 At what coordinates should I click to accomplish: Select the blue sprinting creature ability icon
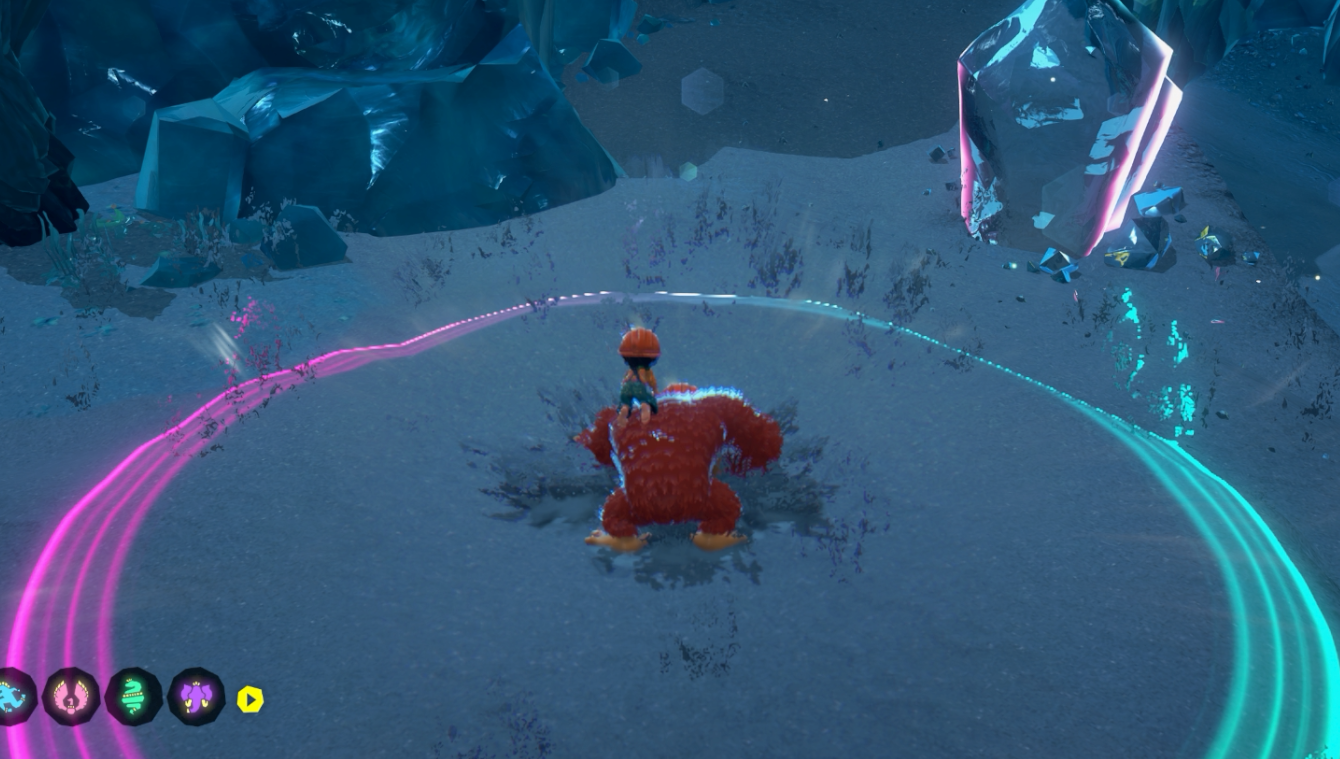14,698
